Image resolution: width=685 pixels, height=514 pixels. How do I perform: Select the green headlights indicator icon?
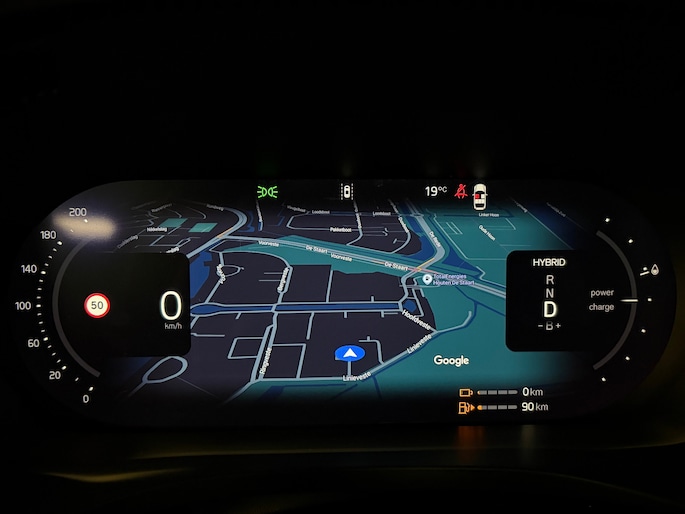(x=267, y=191)
